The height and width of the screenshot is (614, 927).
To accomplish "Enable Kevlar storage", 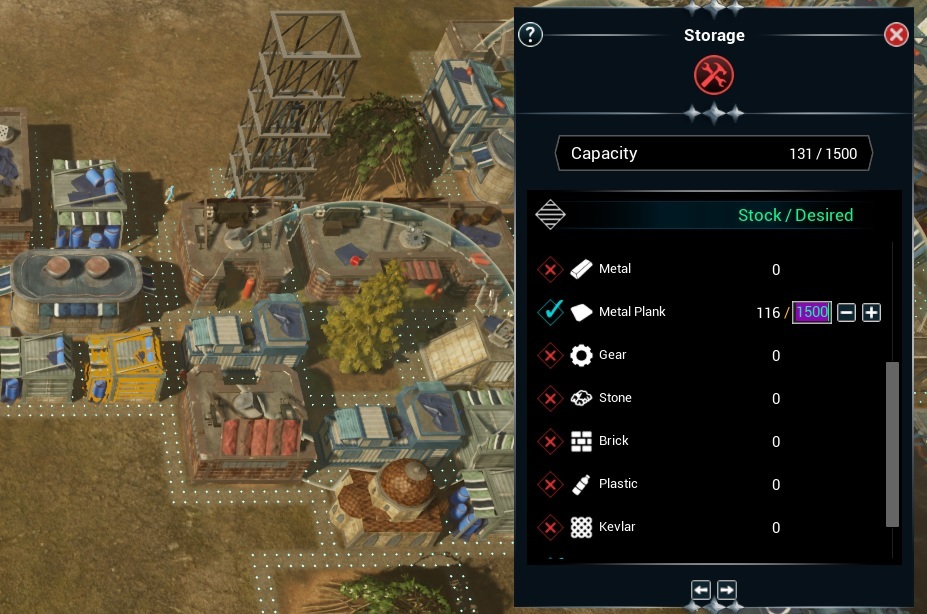I will [550, 527].
